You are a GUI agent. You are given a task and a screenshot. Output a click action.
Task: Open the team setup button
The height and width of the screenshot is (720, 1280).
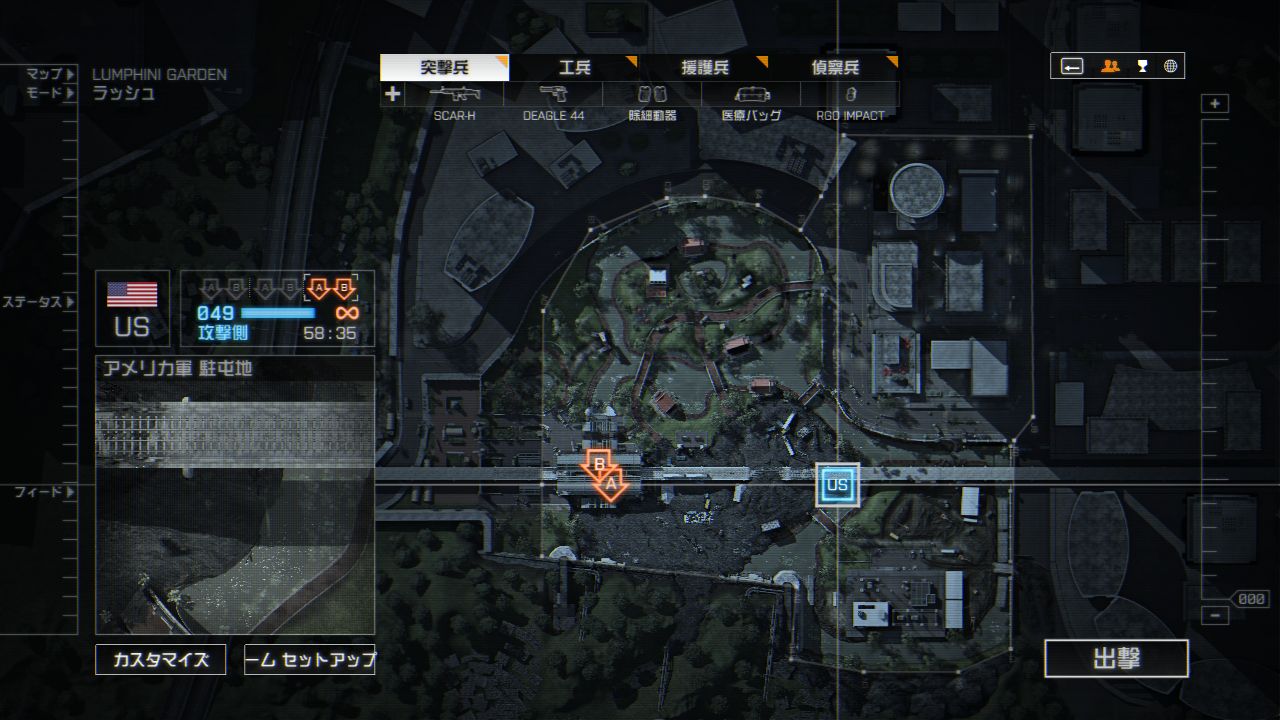(310, 660)
